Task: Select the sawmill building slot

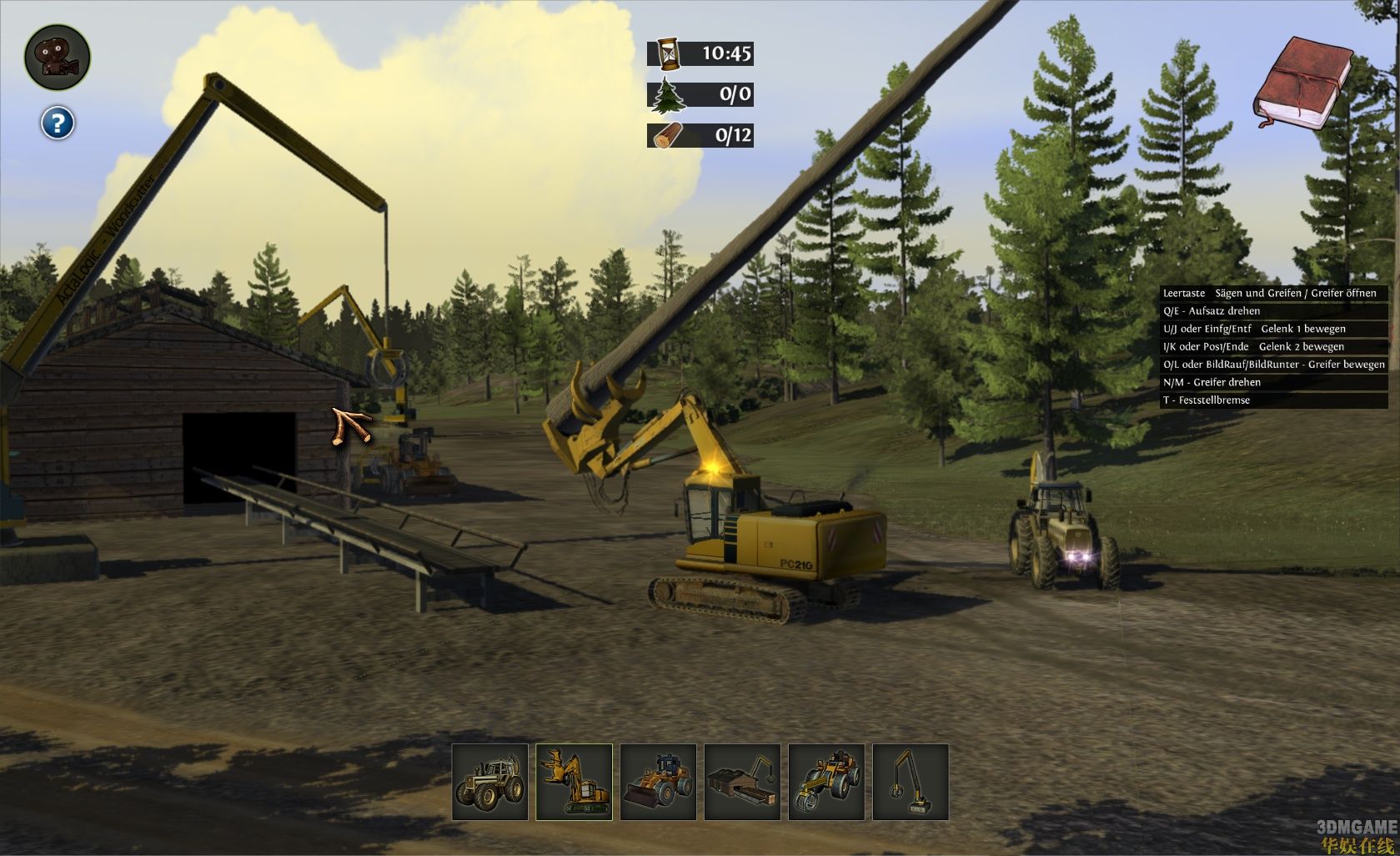Action: pos(742,783)
